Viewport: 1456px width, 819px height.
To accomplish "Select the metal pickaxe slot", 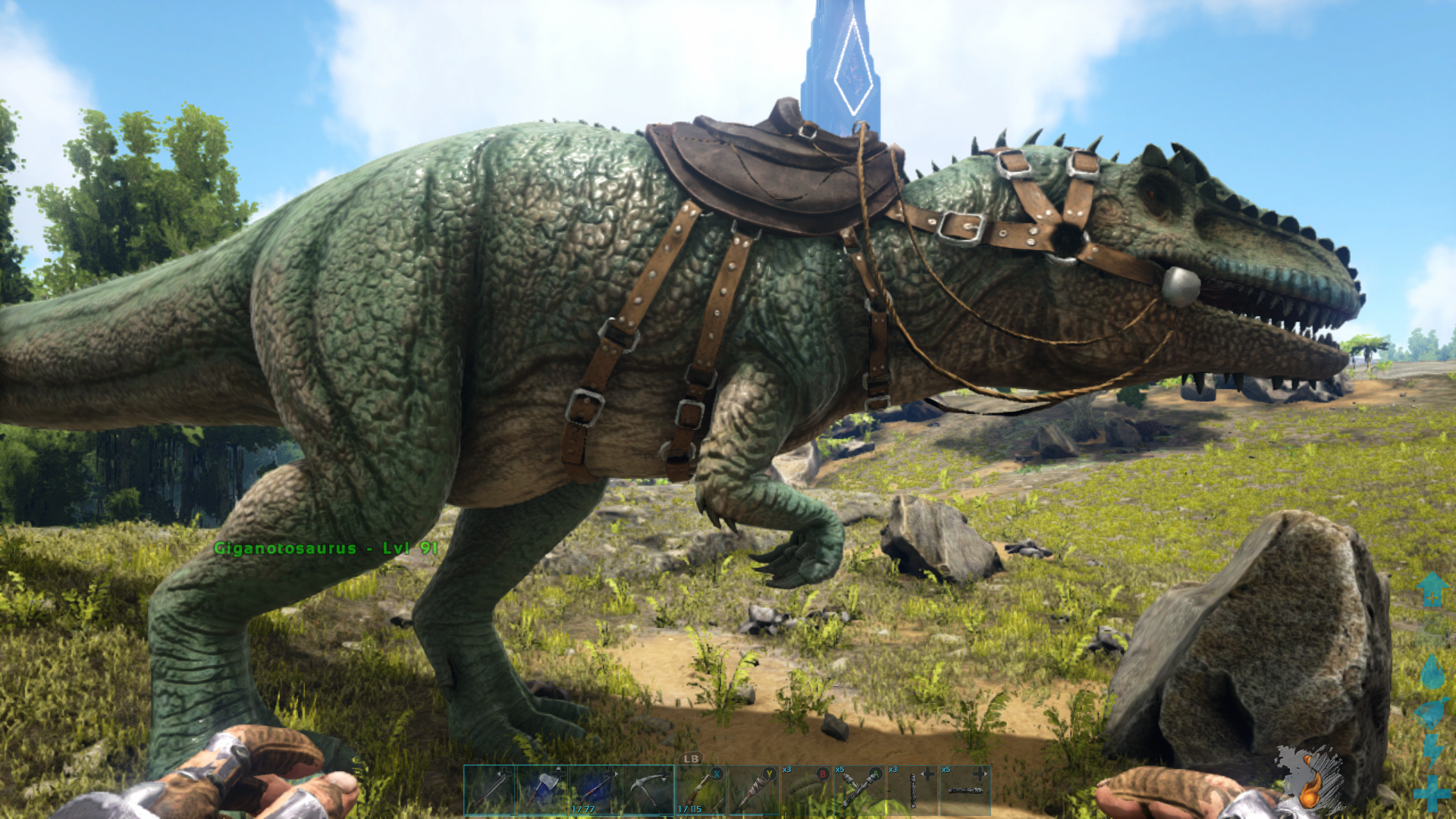I will point(648,789).
